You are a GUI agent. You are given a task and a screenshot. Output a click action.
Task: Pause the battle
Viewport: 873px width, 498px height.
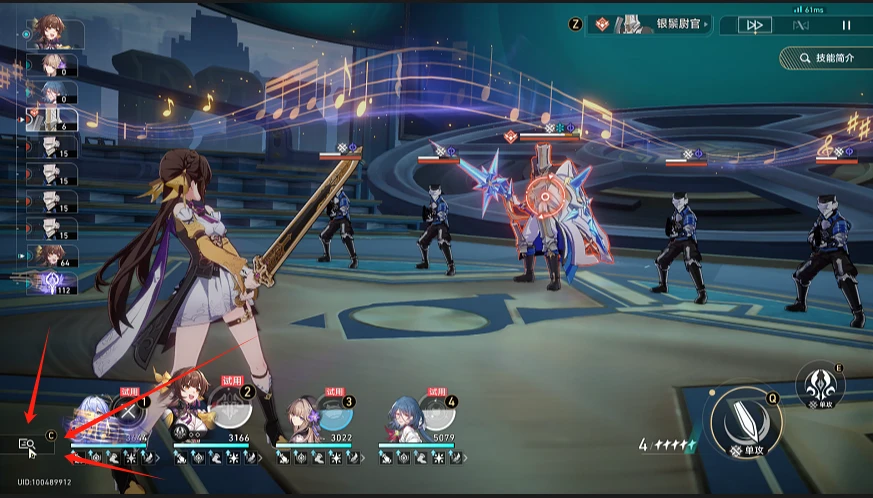pyautogui.click(x=846, y=25)
